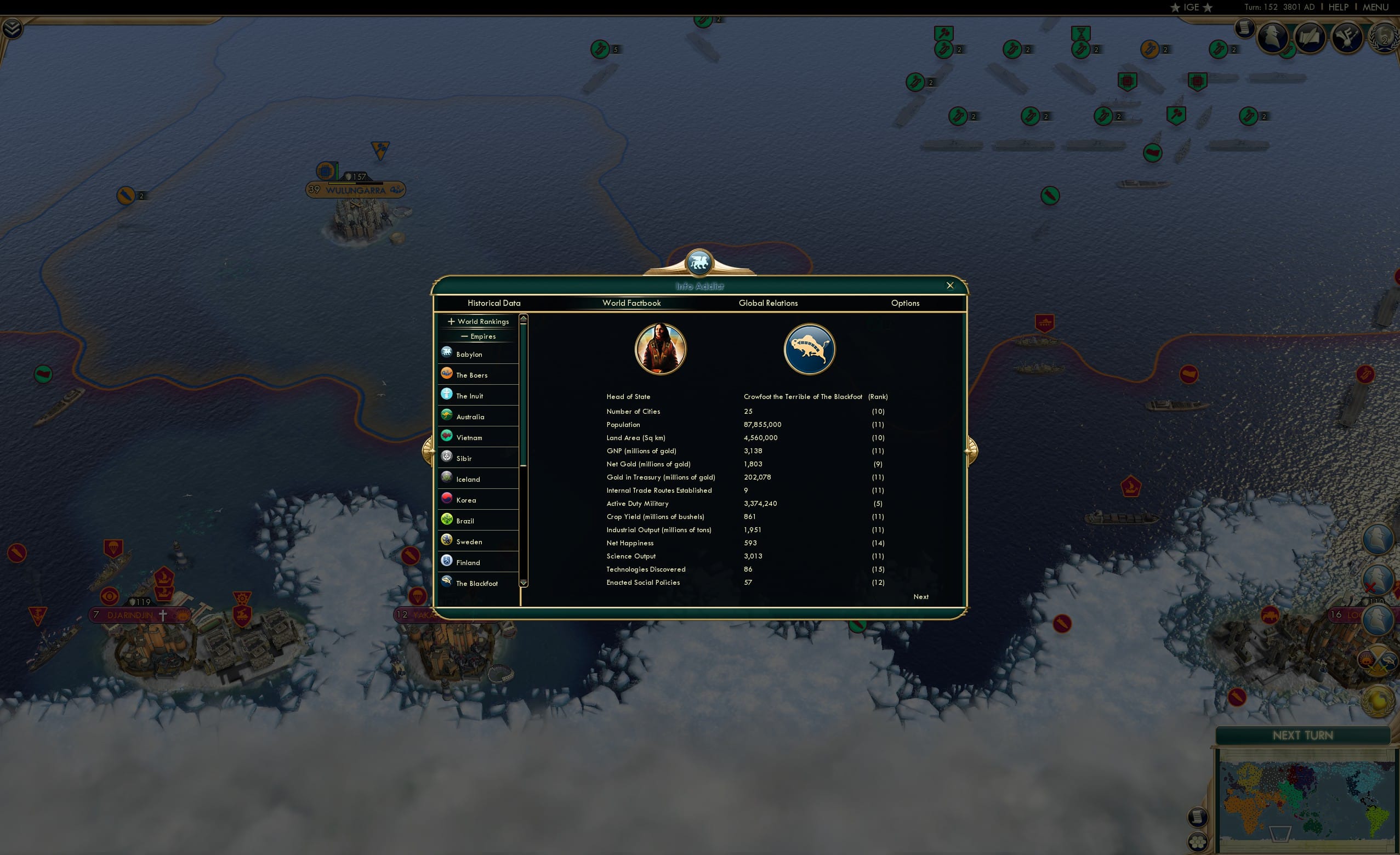1400x855 pixels.
Task: Collapse the Empires section
Action: pyautogui.click(x=479, y=337)
